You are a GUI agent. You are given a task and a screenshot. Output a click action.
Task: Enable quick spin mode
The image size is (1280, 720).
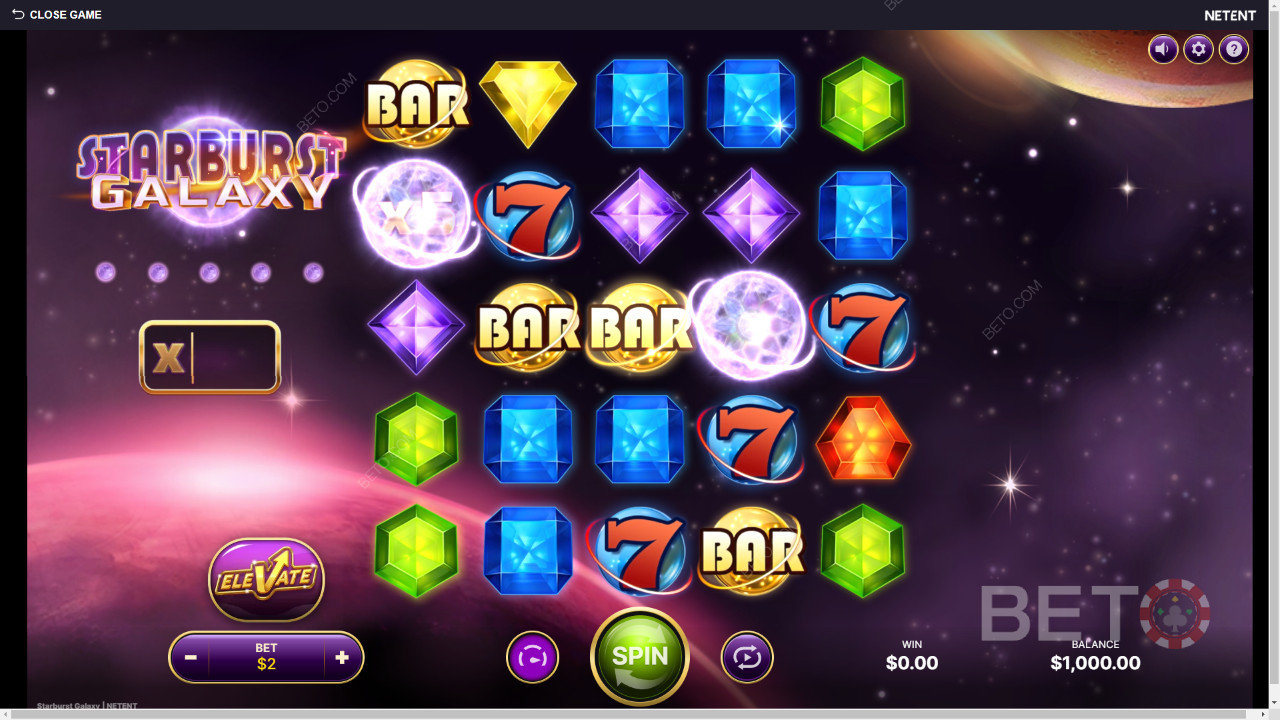pyautogui.click(x=533, y=657)
